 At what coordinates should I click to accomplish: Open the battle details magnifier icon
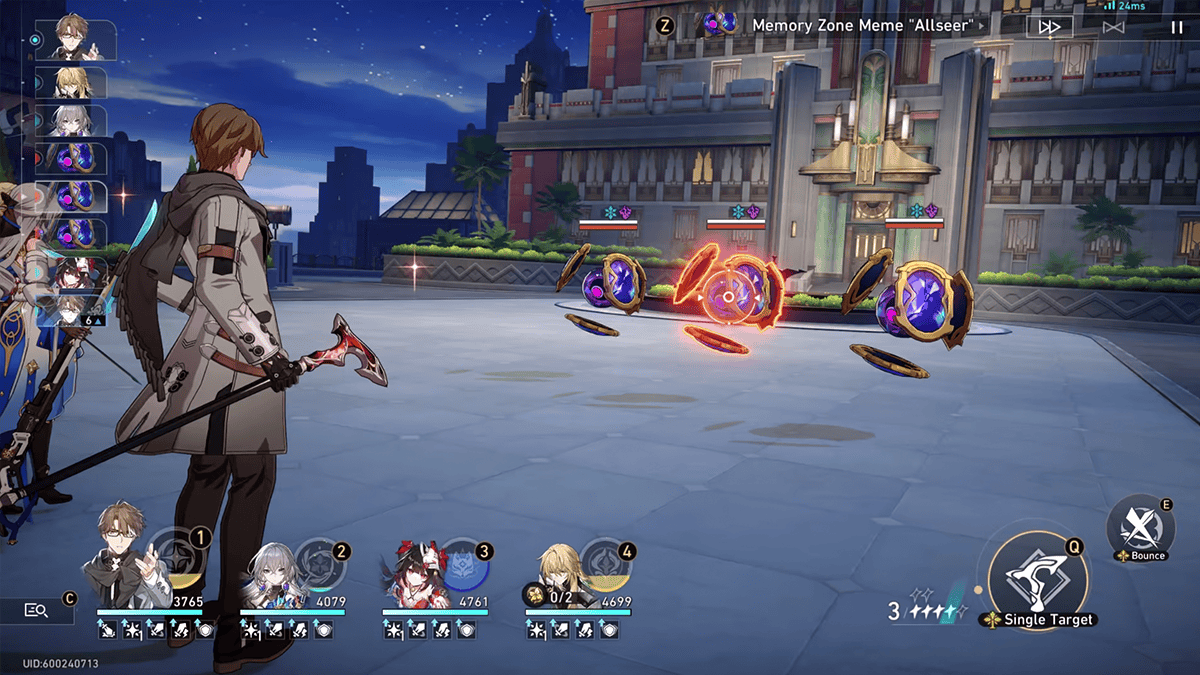point(37,609)
